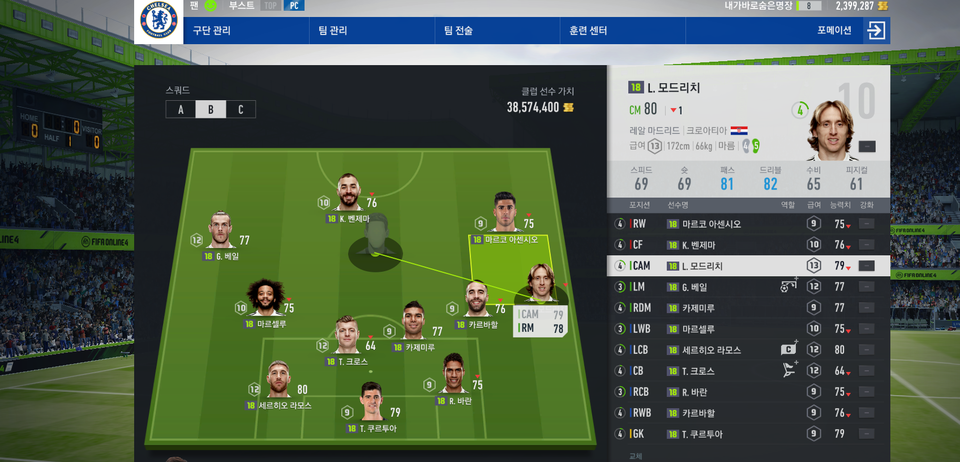Viewport: 960px width, 462px height.
Task: Switch to squad tab C
Action: click(240, 109)
